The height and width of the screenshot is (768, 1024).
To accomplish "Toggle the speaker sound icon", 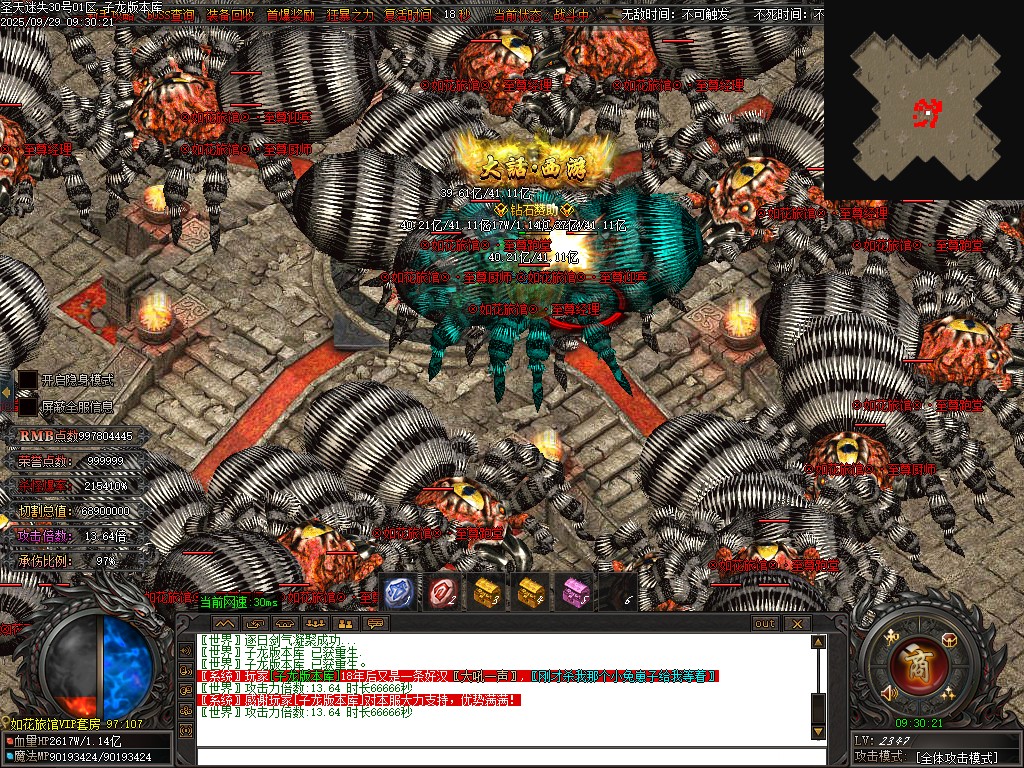I will (888, 693).
